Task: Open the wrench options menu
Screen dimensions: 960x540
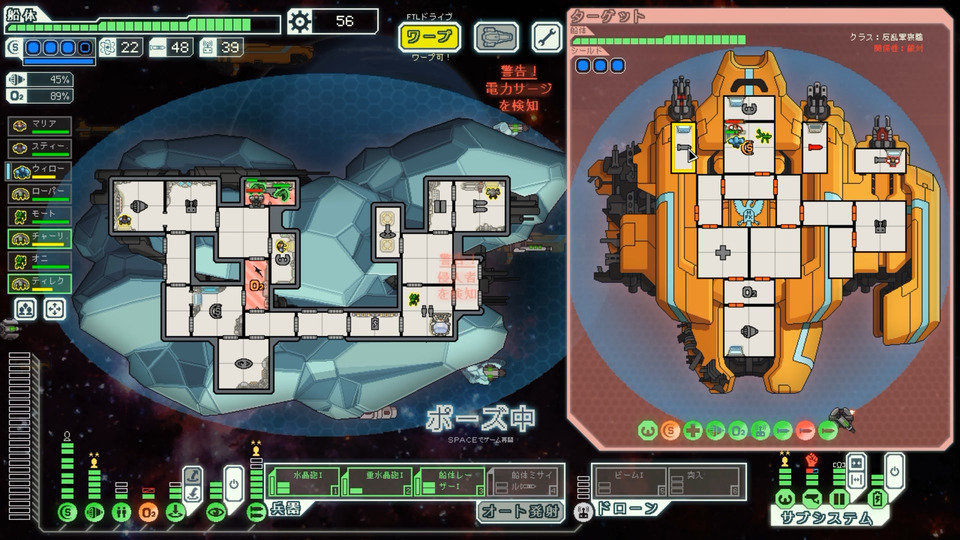Action: coord(546,38)
